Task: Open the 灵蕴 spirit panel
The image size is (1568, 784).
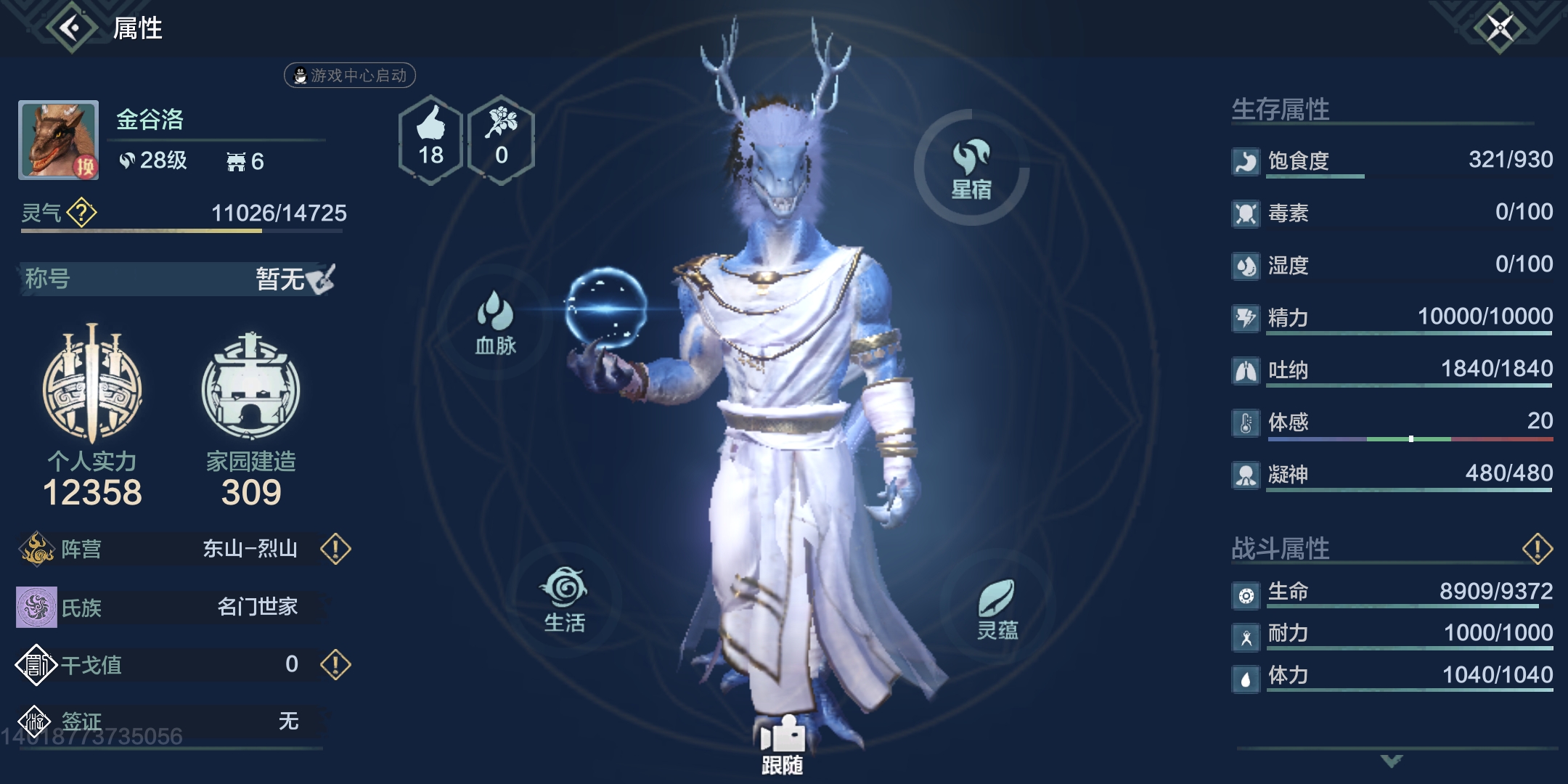Action: (x=997, y=608)
